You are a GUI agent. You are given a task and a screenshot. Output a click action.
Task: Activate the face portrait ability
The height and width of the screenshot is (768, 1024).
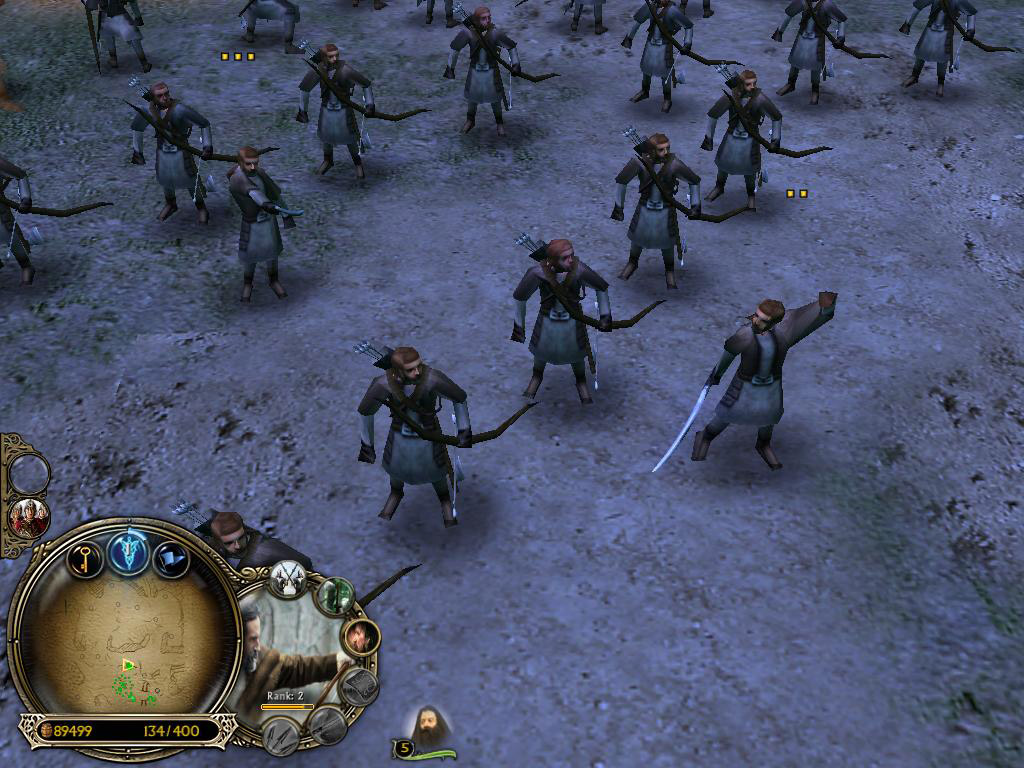[361, 635]
